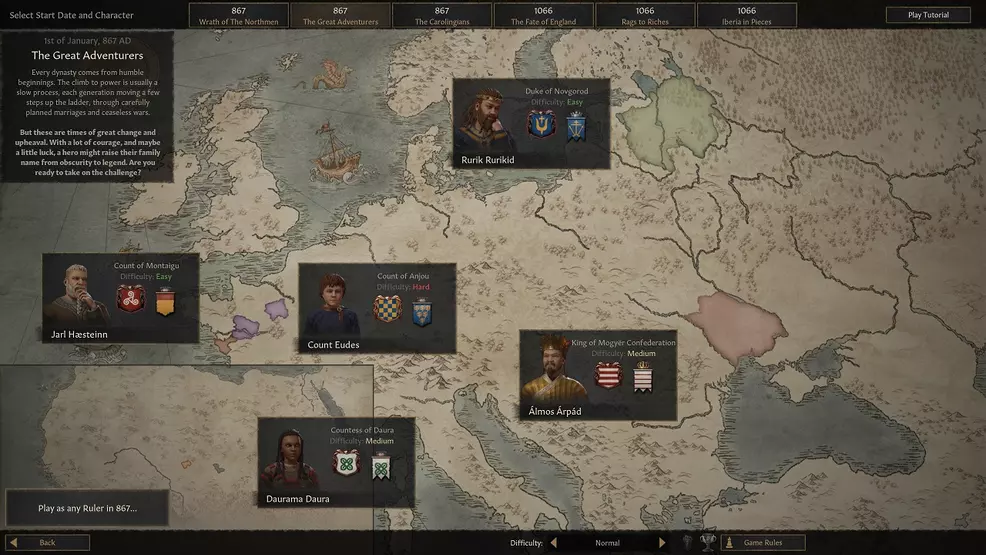Switch to Iberia in Pieces bookmark
The height and width of the screenshot is (555, 986).
[747, 16]
